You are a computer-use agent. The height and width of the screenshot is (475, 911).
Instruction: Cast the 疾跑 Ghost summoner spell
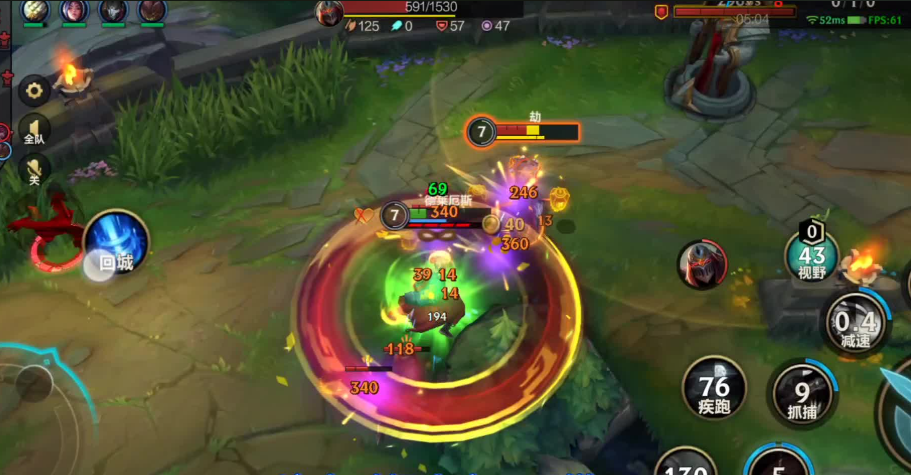click(714, 388)
